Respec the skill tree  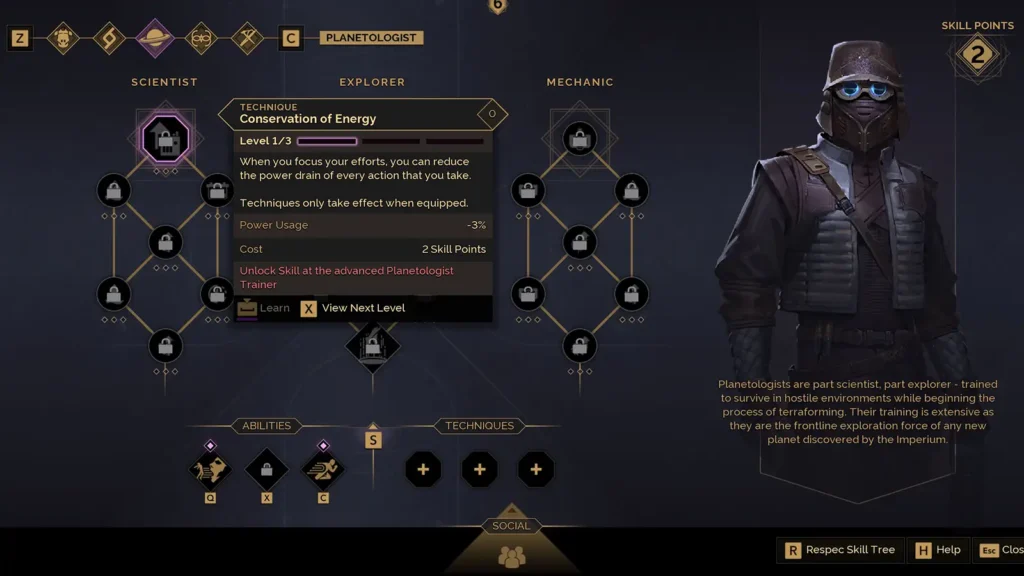(x=840, y=550)
